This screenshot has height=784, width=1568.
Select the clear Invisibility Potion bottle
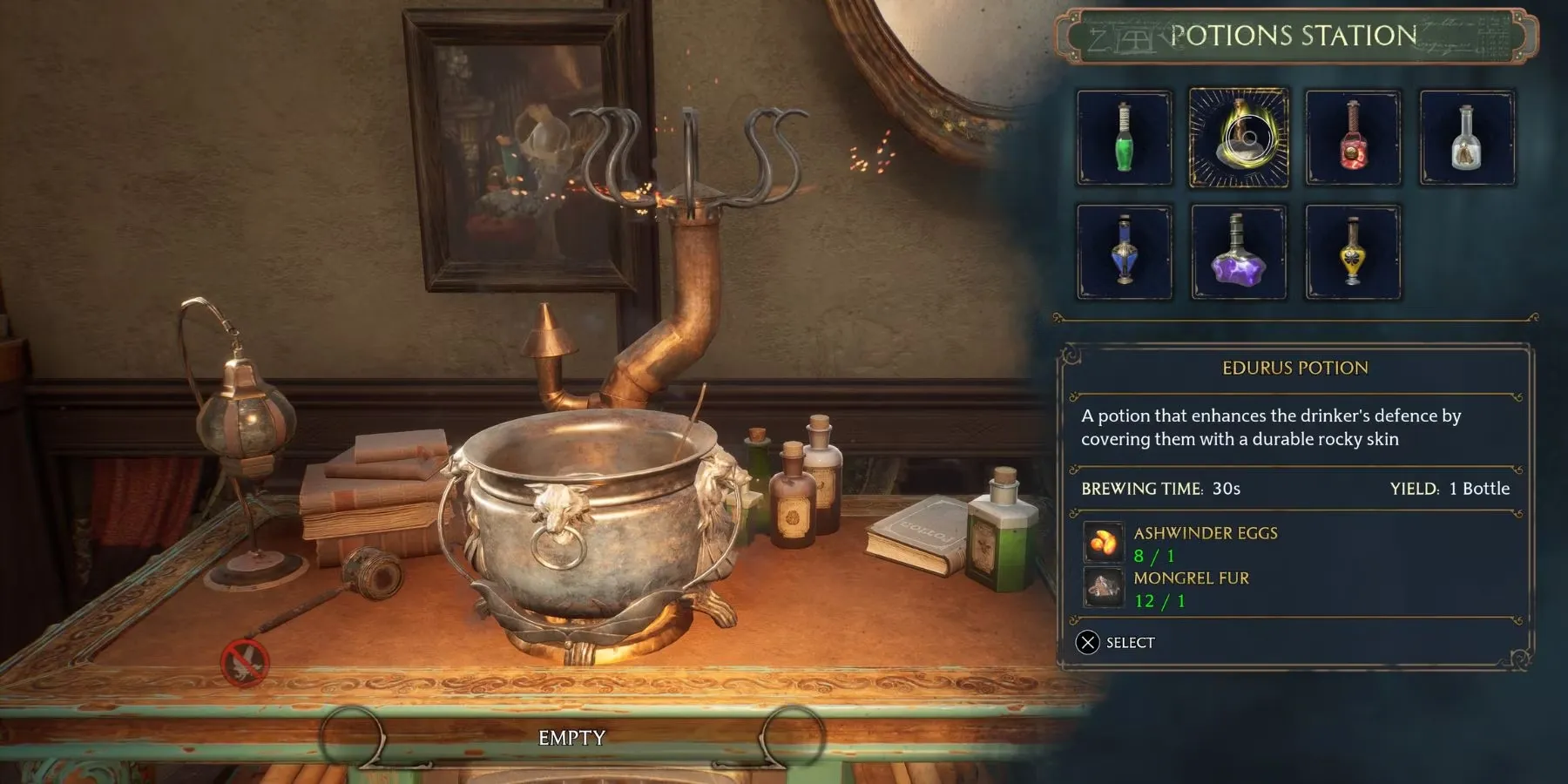1467,138
